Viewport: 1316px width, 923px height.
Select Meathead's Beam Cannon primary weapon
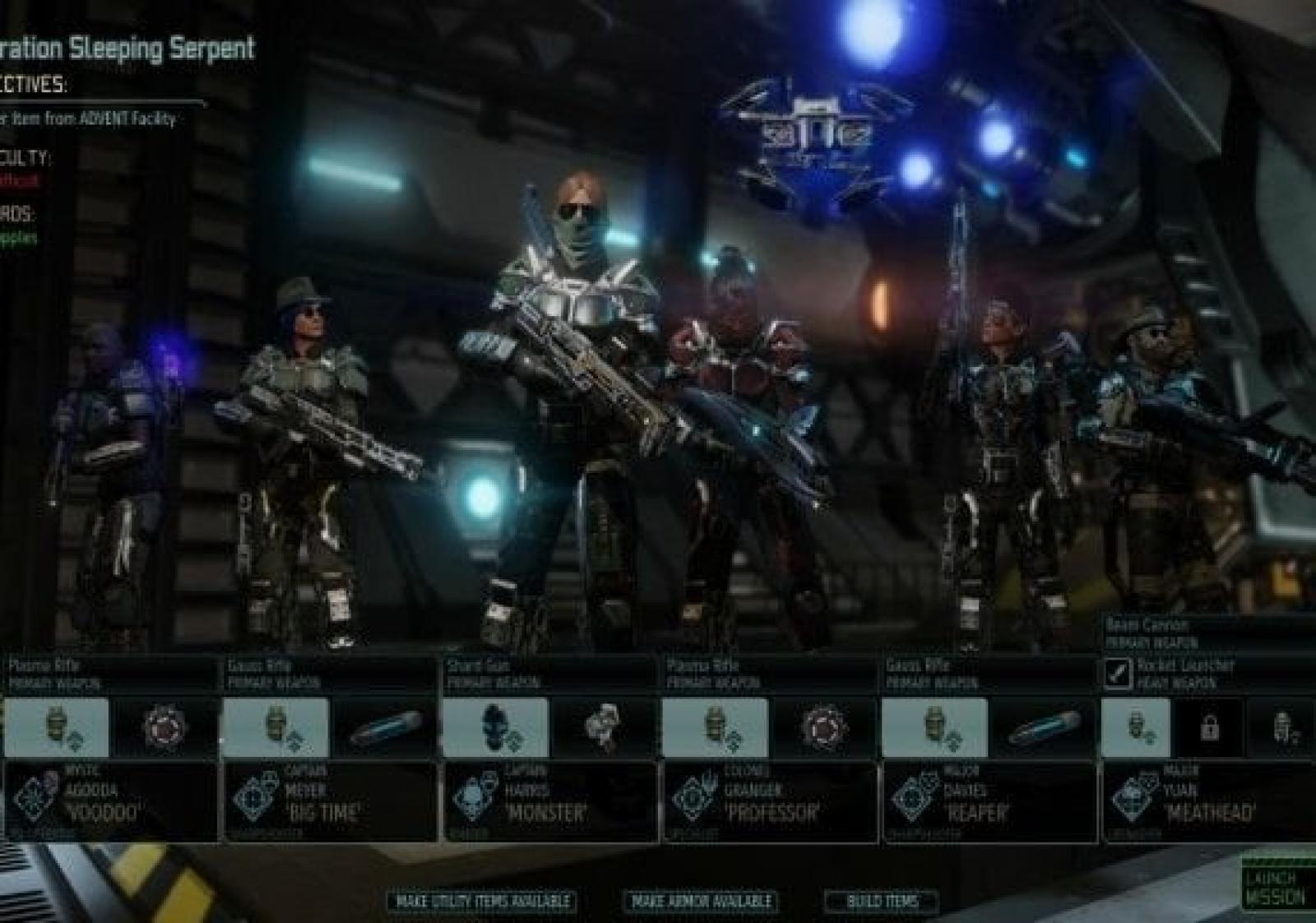(x=1209, y=633)
